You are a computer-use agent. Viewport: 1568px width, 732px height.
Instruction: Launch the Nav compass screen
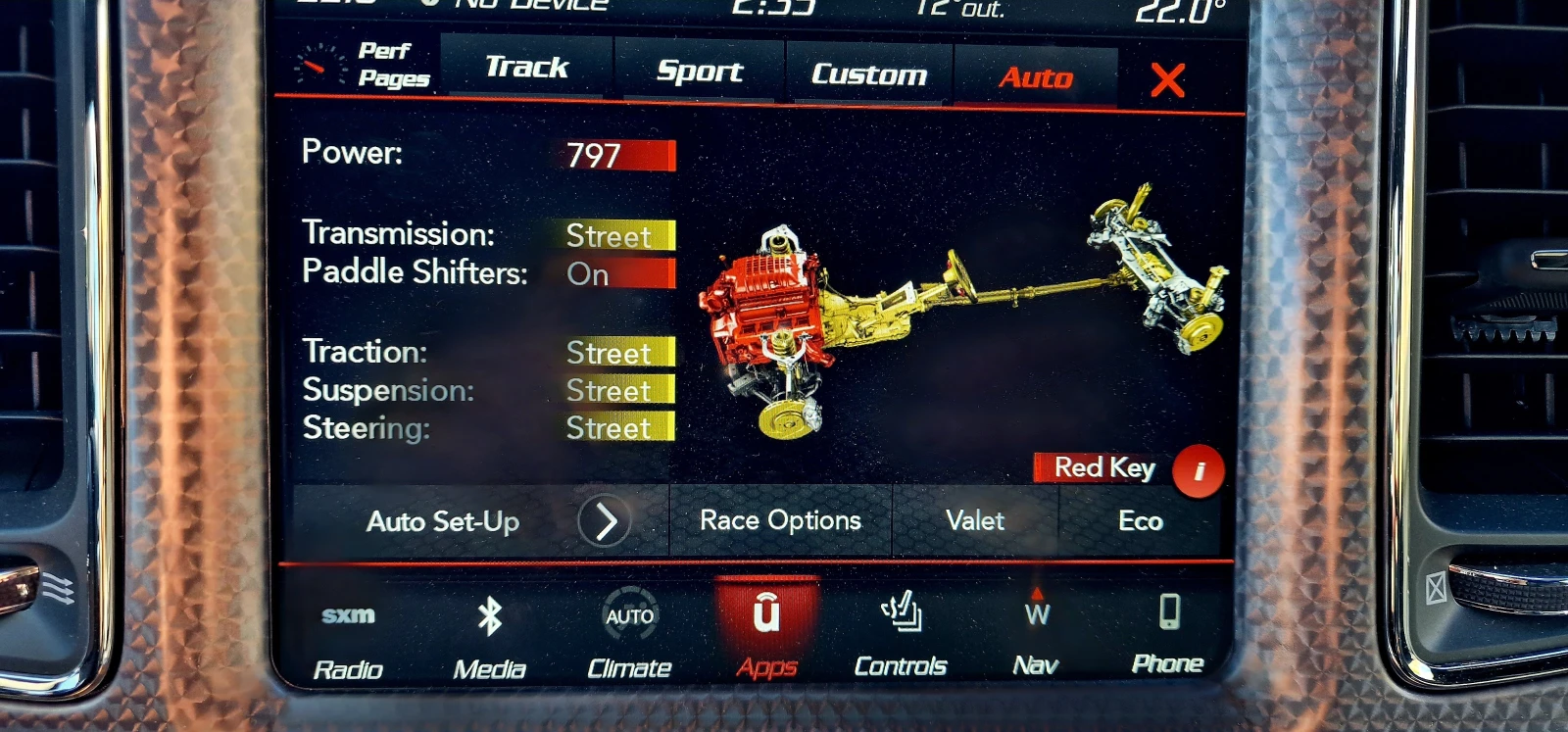pos(1036,635)
